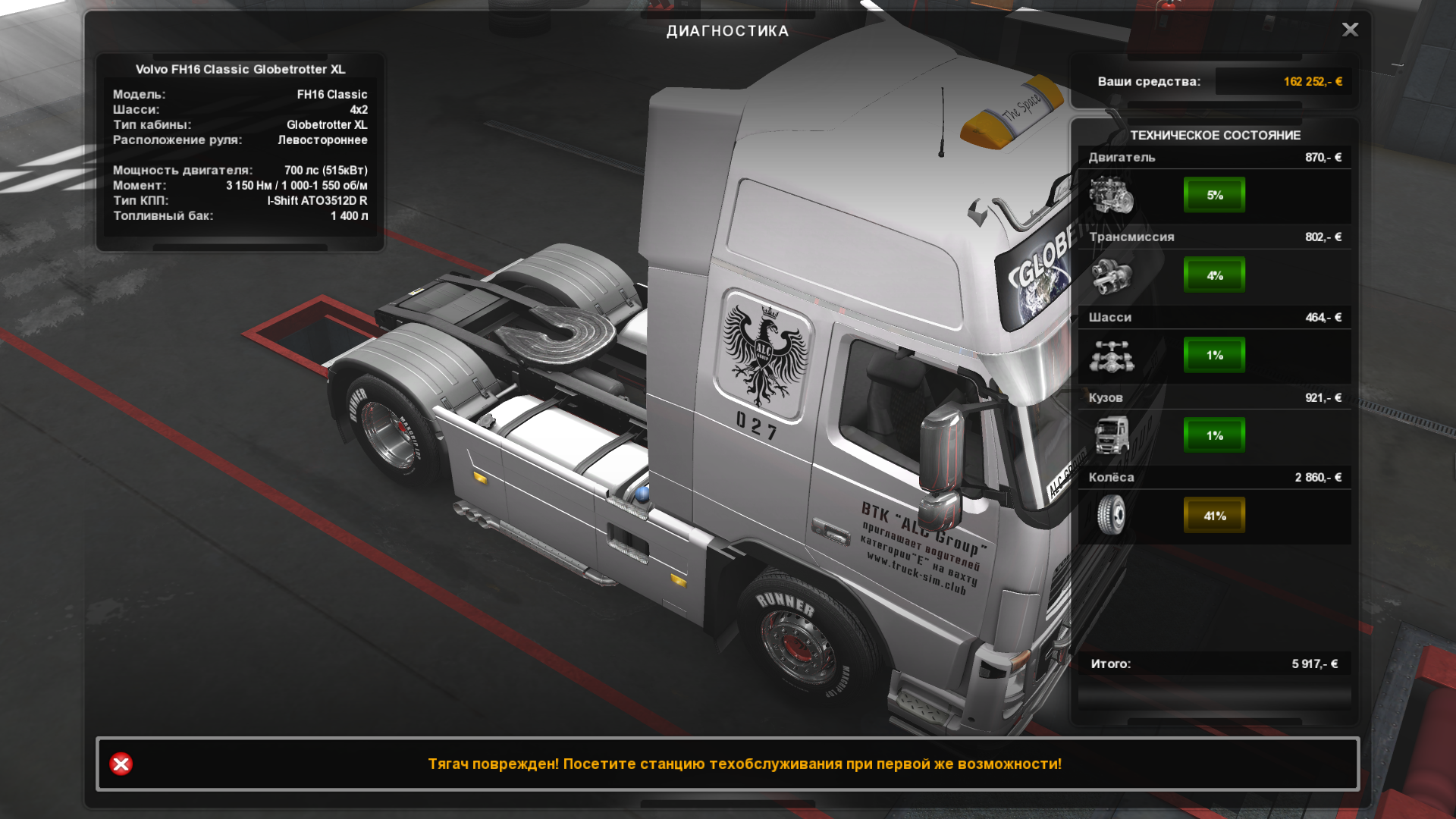
Task: Select the engine 5% damage button
Action: tap(1214, 195)
